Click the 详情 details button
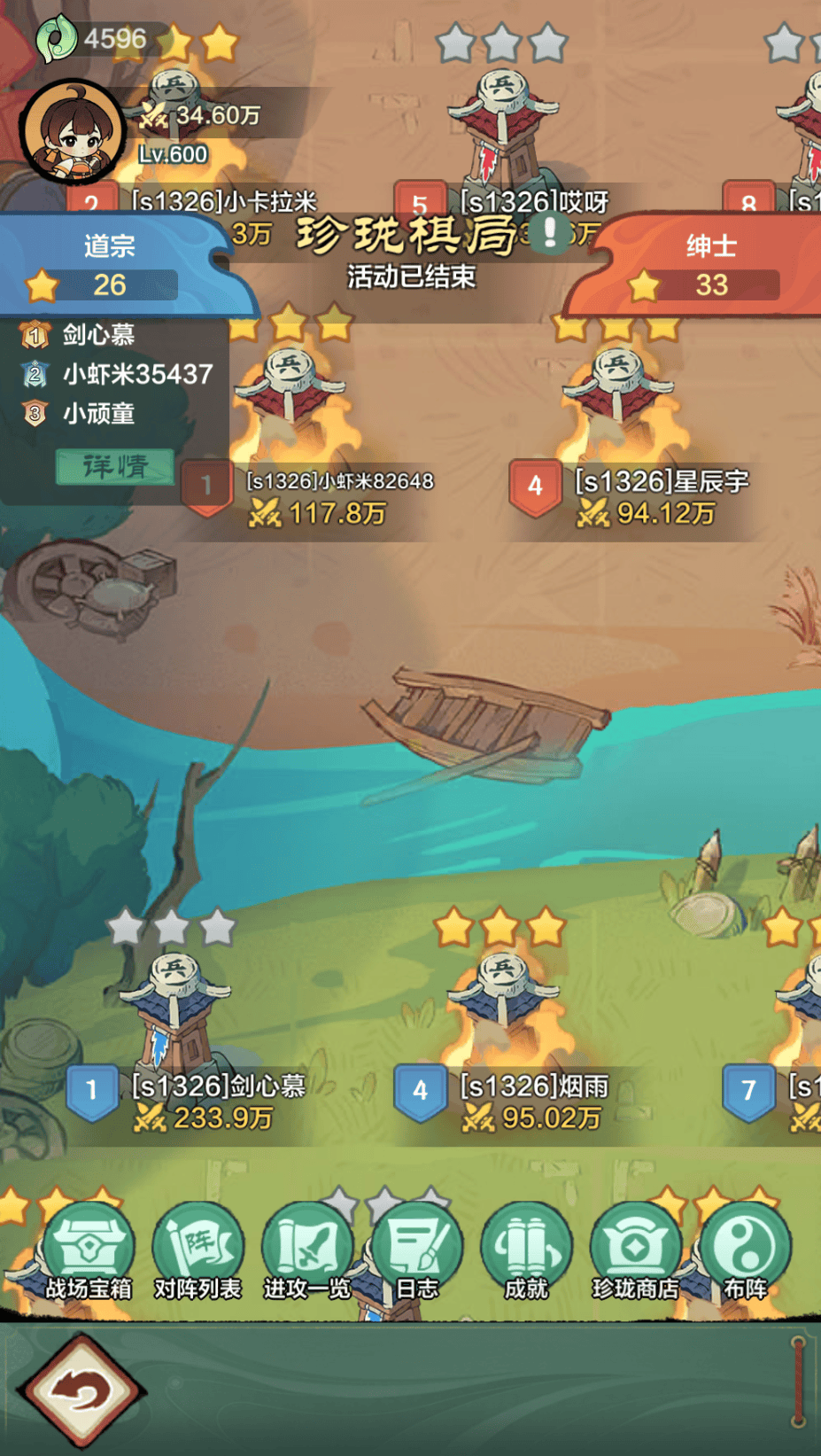Screen dimensions: 821x1456 click(x=115, y=466)
